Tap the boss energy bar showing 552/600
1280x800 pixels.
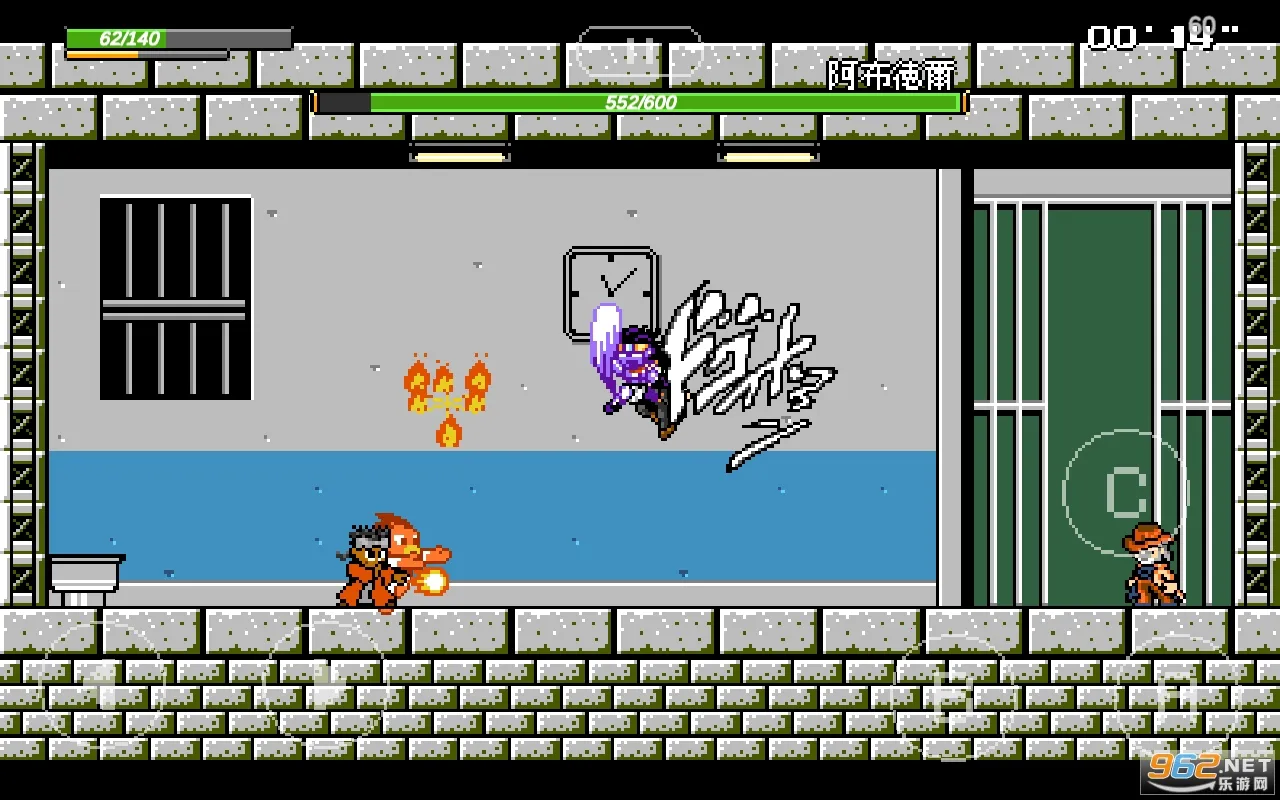640,101
